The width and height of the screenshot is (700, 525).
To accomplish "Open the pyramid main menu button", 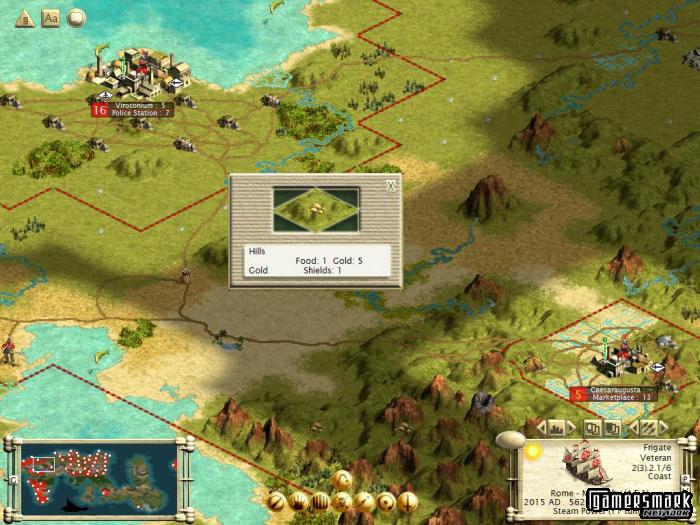I will pyautogui.click(x=24, y=17).
